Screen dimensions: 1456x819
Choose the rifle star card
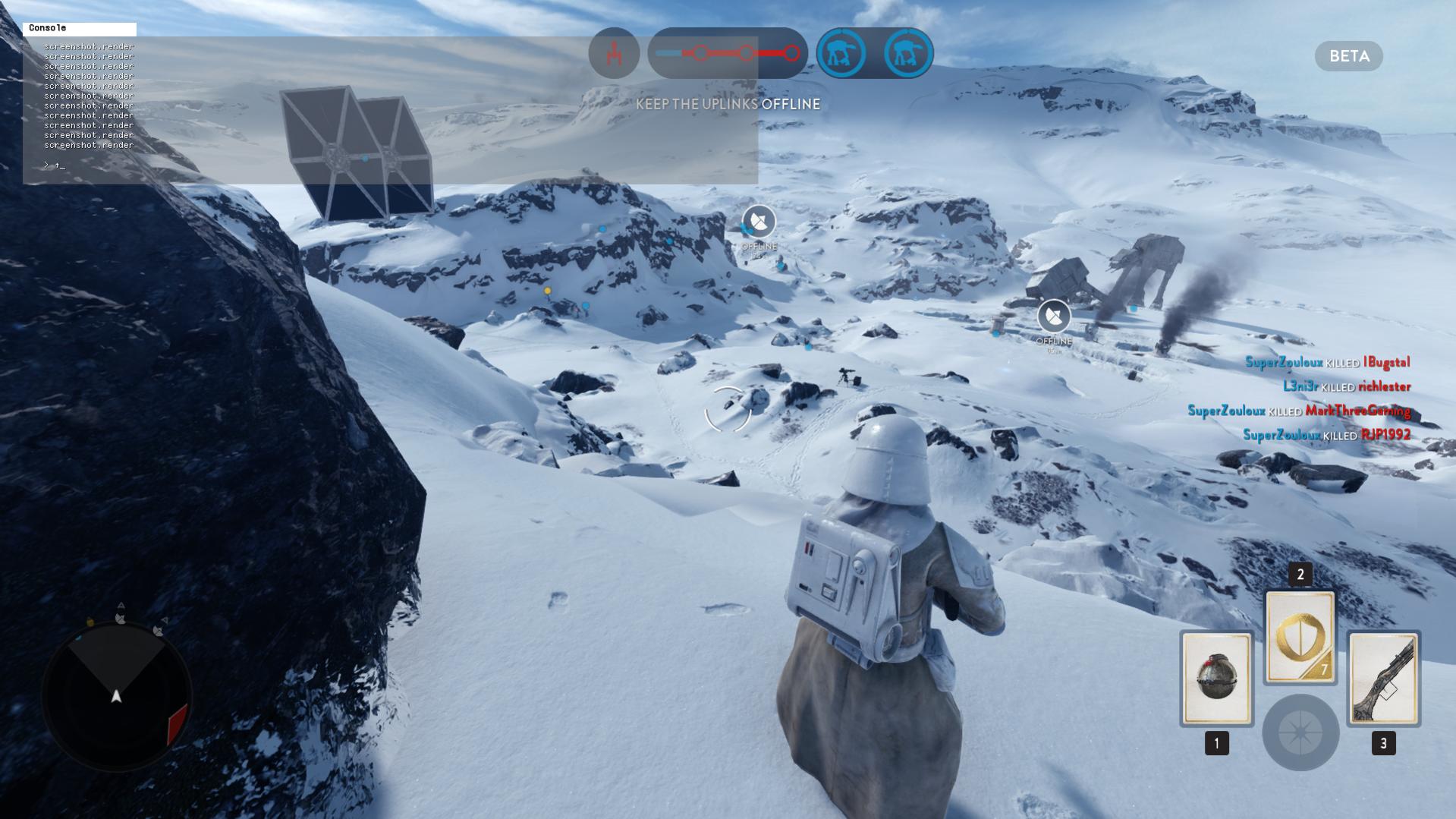[x=1383, y=678]
